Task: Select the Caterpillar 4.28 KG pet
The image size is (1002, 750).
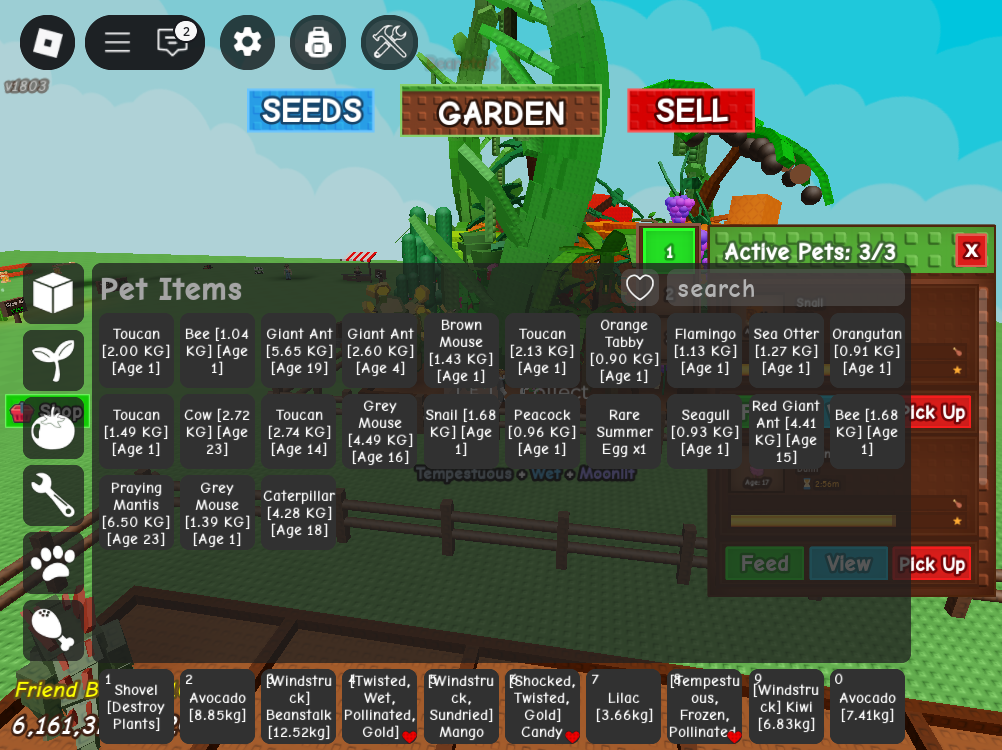Action: [299, 513]
